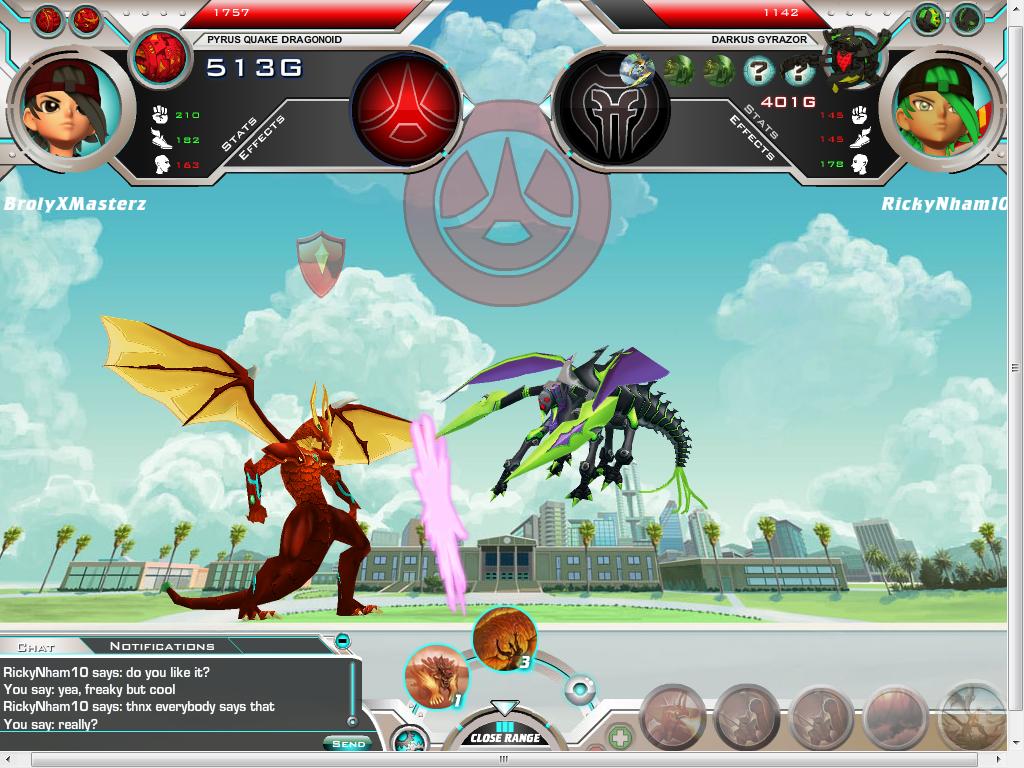Send the chat message

(x=348, y=743)
